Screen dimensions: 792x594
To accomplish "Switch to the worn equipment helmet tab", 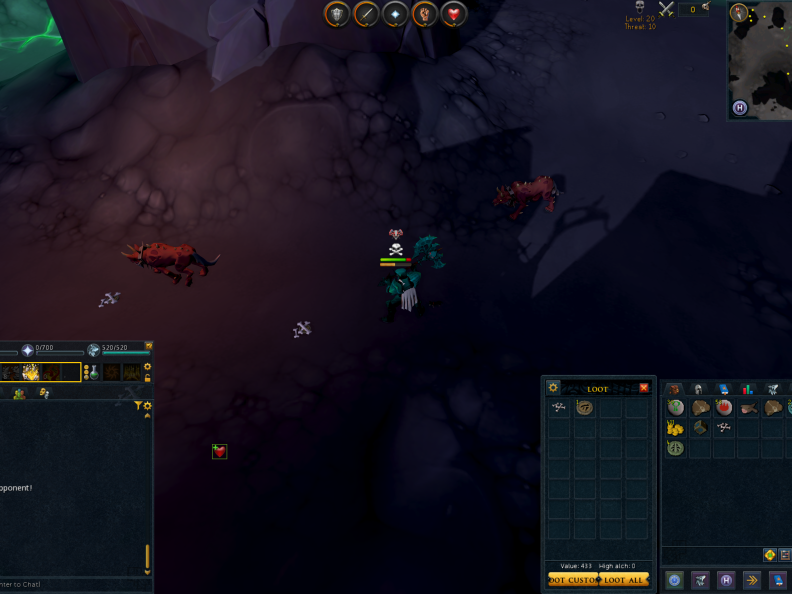I will [699, 389].
